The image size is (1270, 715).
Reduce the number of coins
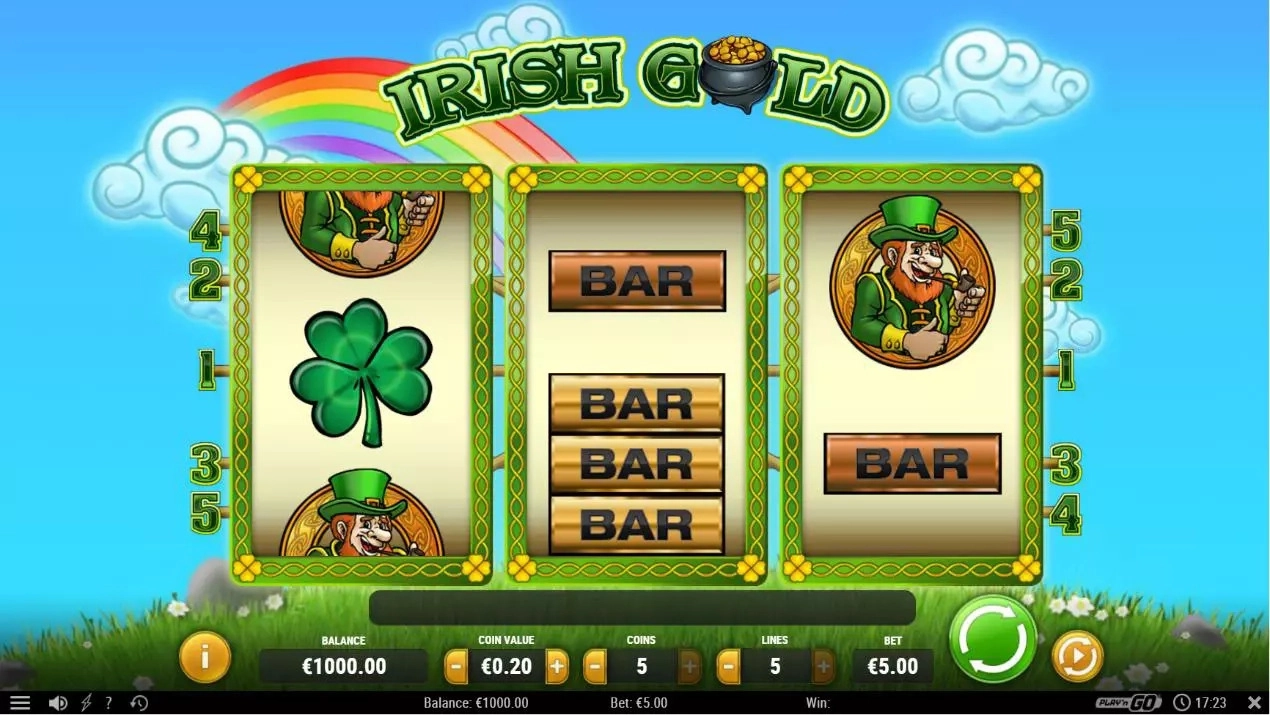tap(595, 666)
